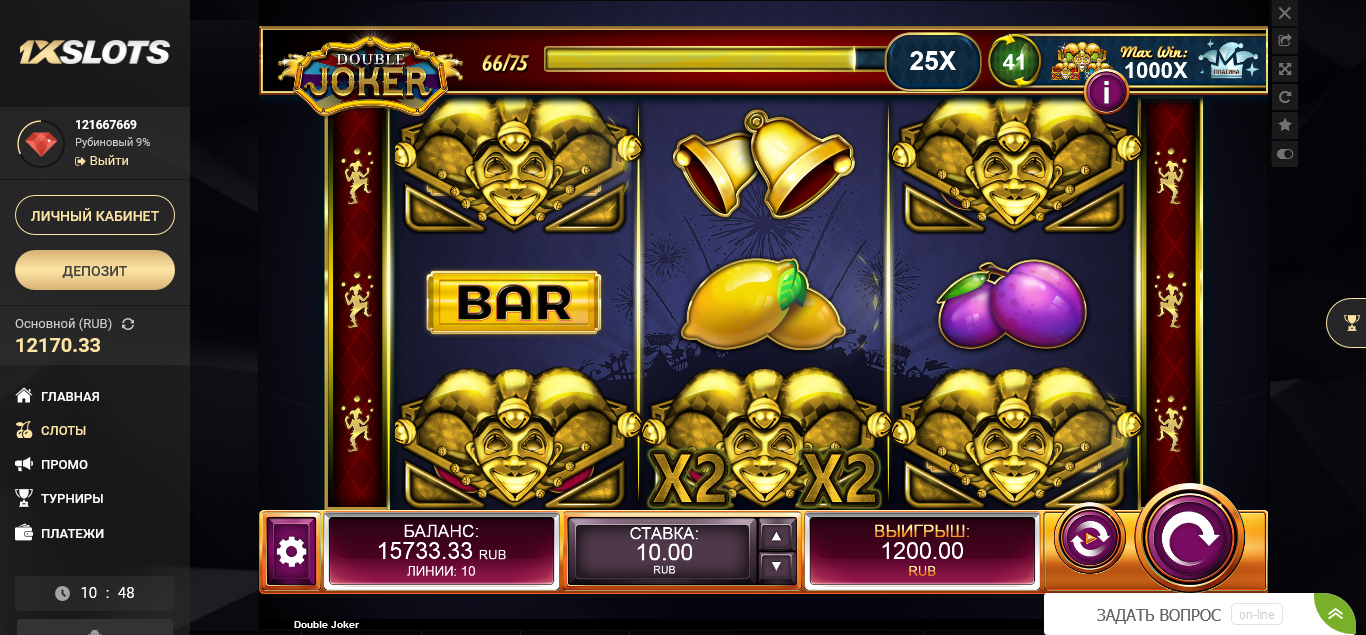Activate the autoplay button
This screenshot has width=1366, height=635.
click(x=1089, y=539)
